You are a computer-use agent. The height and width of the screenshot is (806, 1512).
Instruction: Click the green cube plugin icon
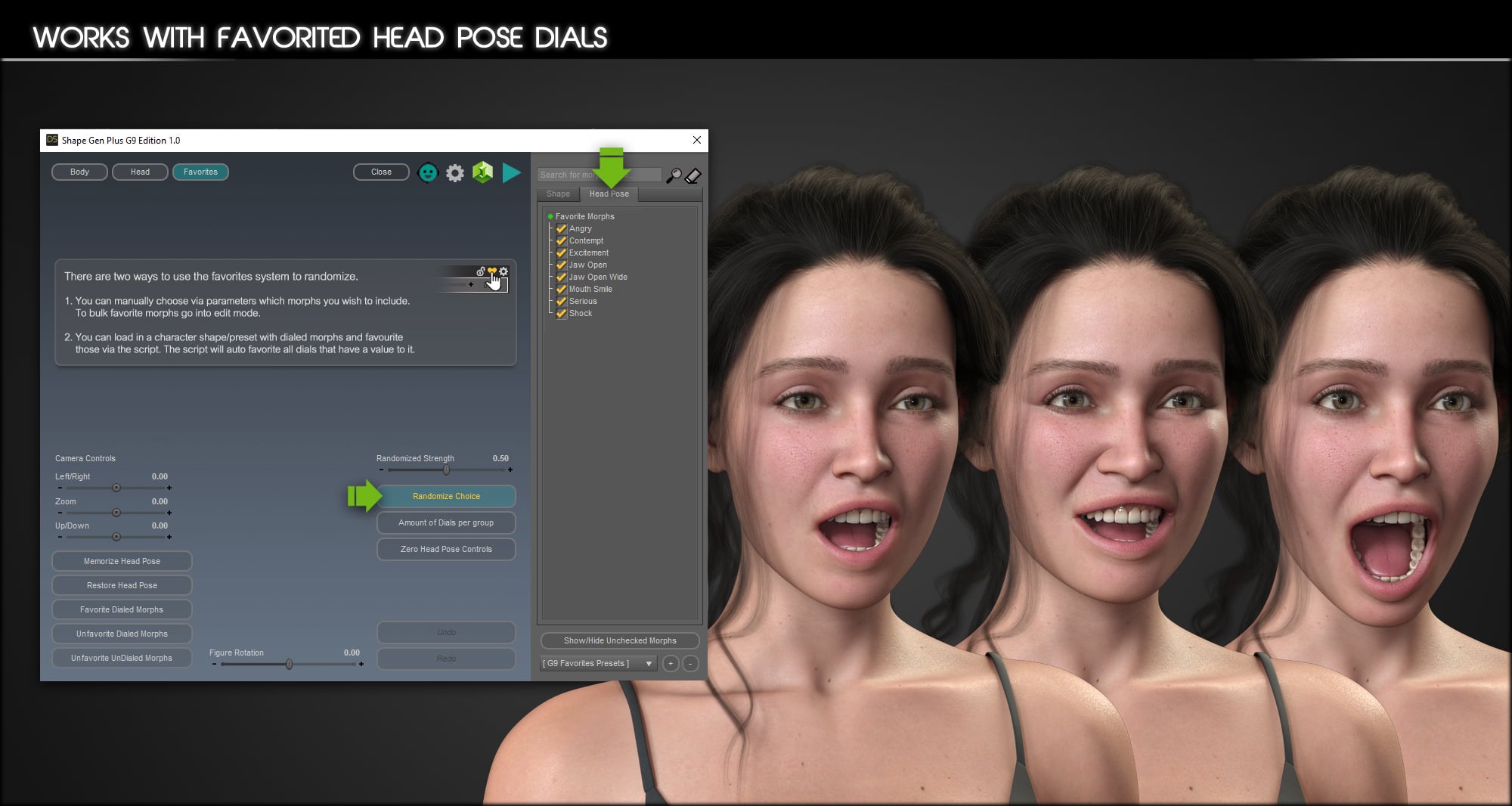click(x=482, y=172)
